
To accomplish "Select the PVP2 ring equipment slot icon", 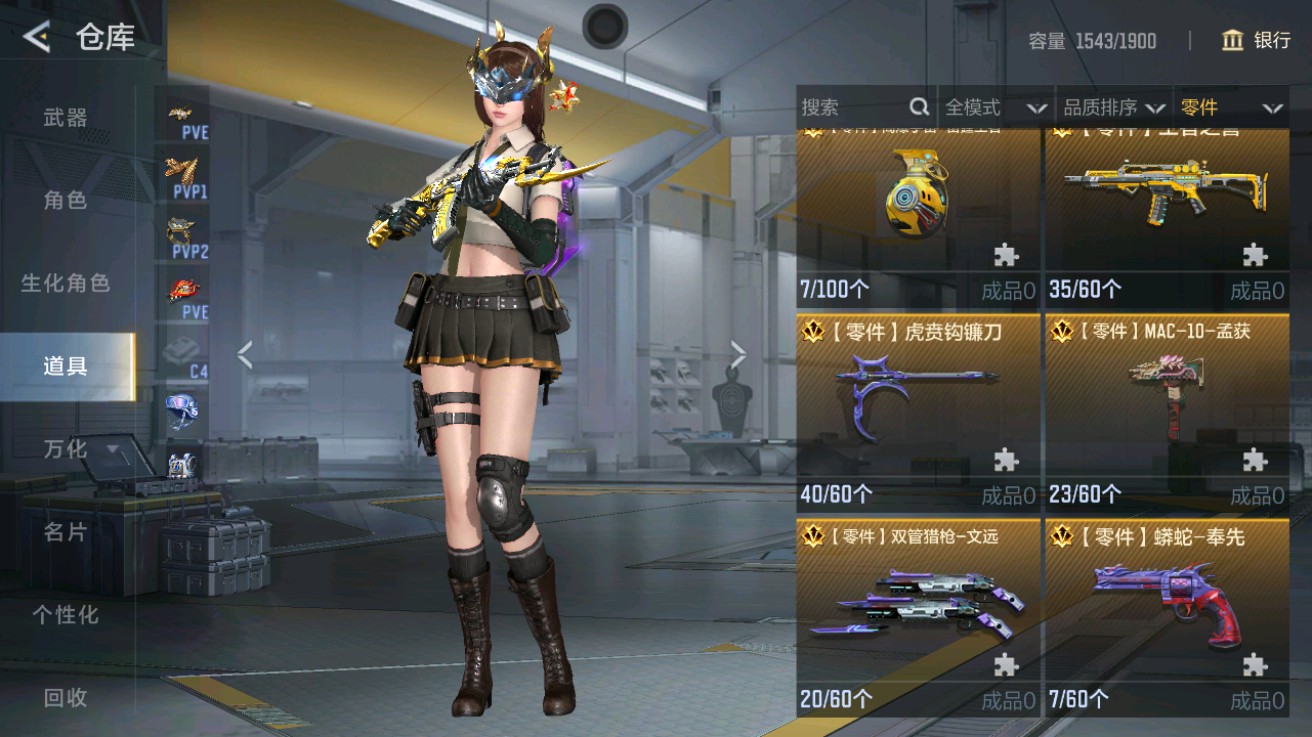I will pyautogui.click(x=178, y=232).
